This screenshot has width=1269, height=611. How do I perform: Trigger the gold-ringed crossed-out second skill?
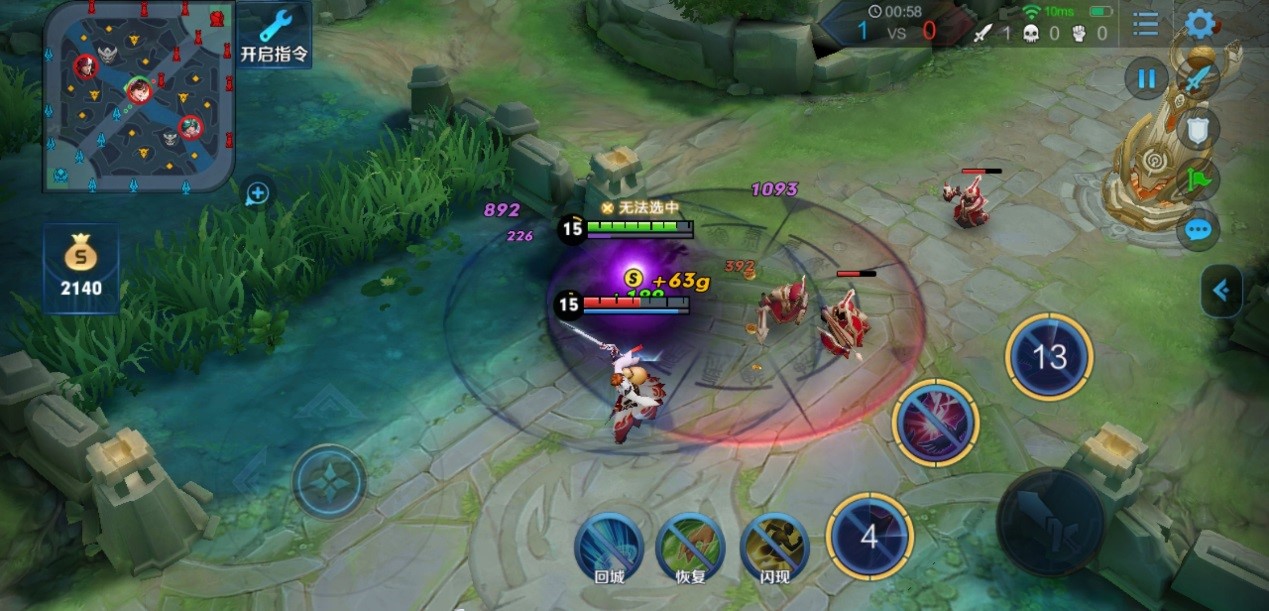coord(936,423)
